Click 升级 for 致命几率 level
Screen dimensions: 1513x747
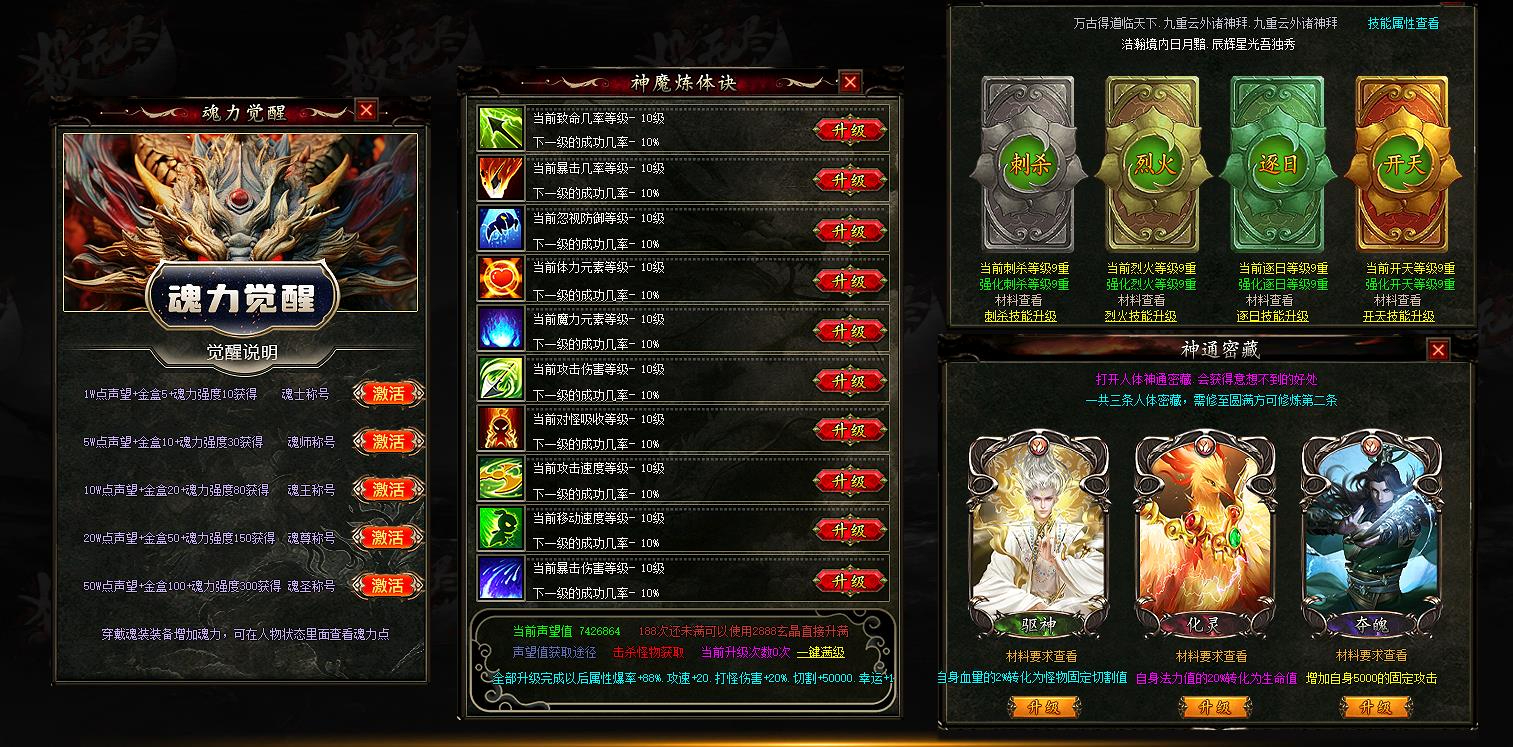[849, 130]
